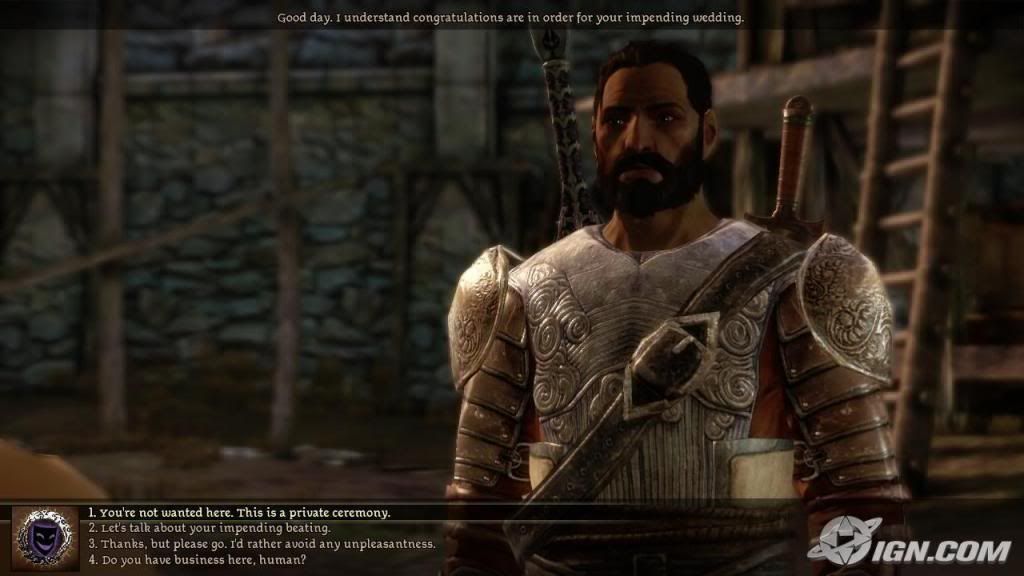Select "Let's talk about your impending beating"
1024x576 pixels.
pyautogui.click(x=210, y=528)
